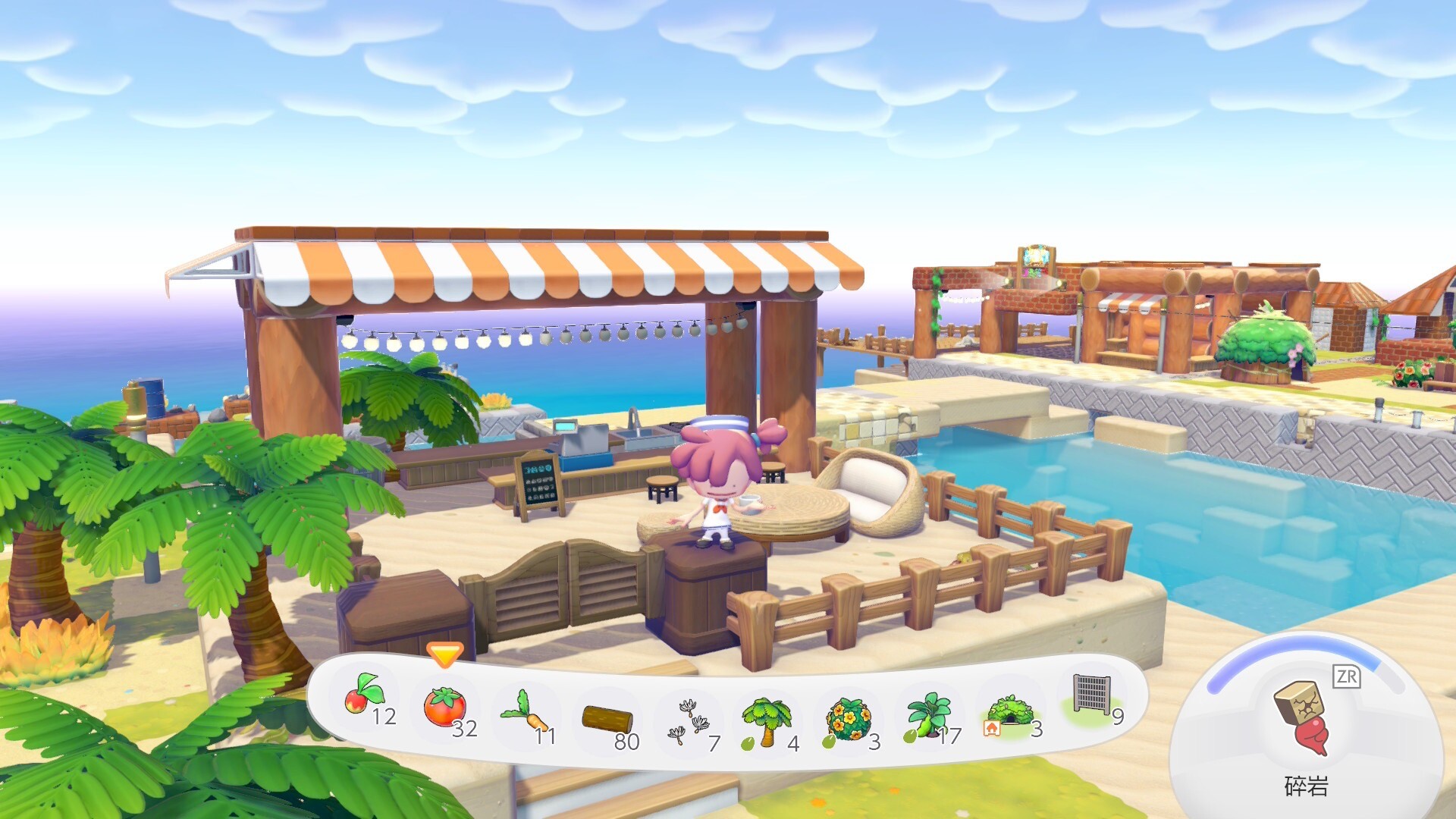This screenshot has width=1456, height=819.
Task: Select the grassy burrow house slot
Action: tap(1010, 713)
